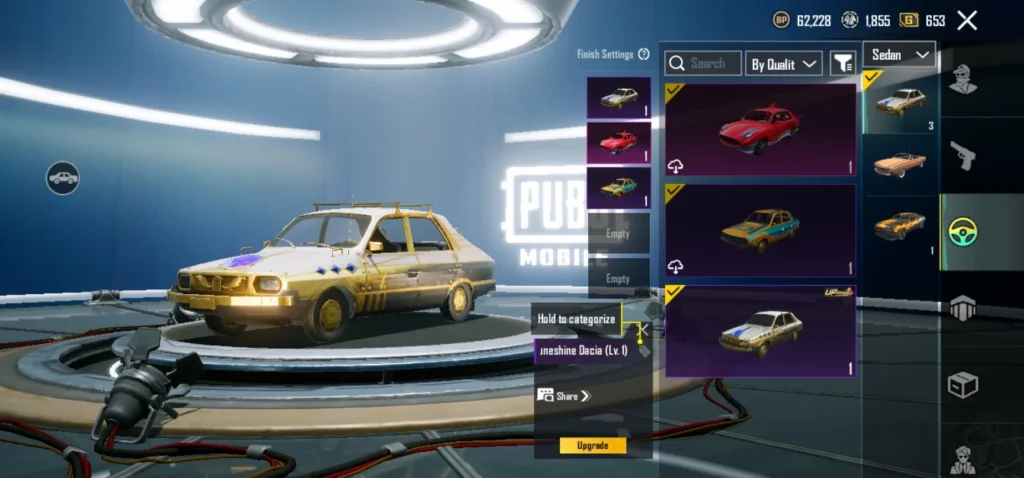Close the vehicle inventory screen
Viewport: 1024px width, 478px height.
[x=967, y=20]
